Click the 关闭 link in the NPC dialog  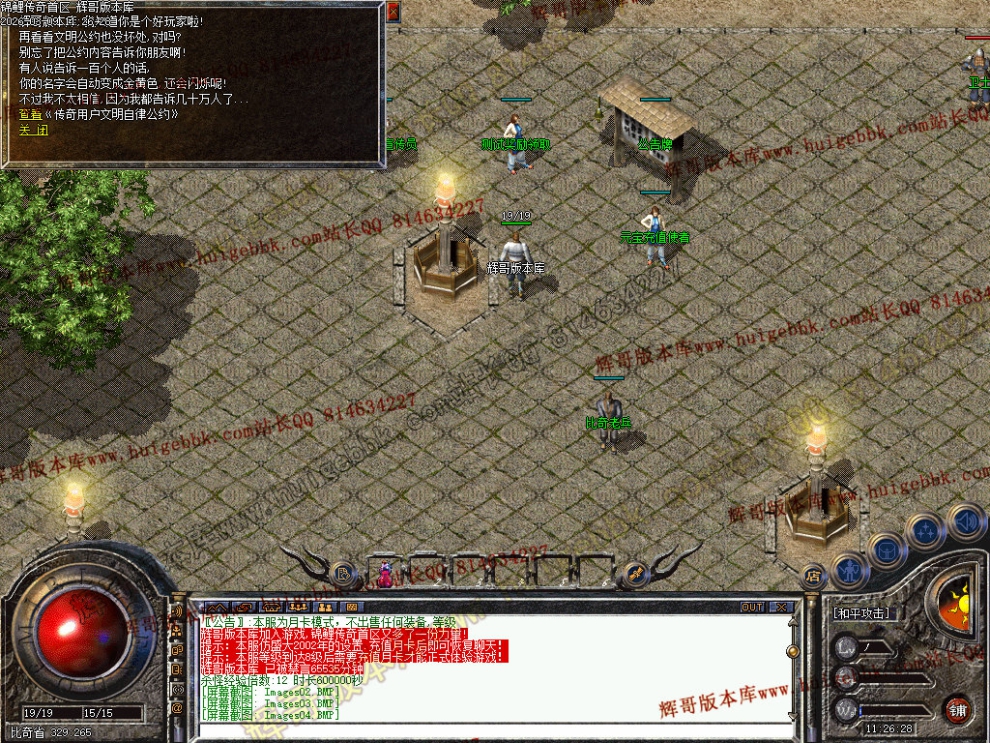point(33,130)
